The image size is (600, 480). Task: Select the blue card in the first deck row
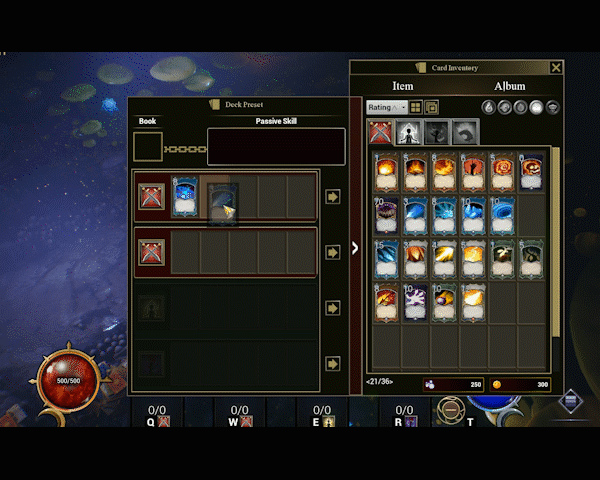point(184,197)
